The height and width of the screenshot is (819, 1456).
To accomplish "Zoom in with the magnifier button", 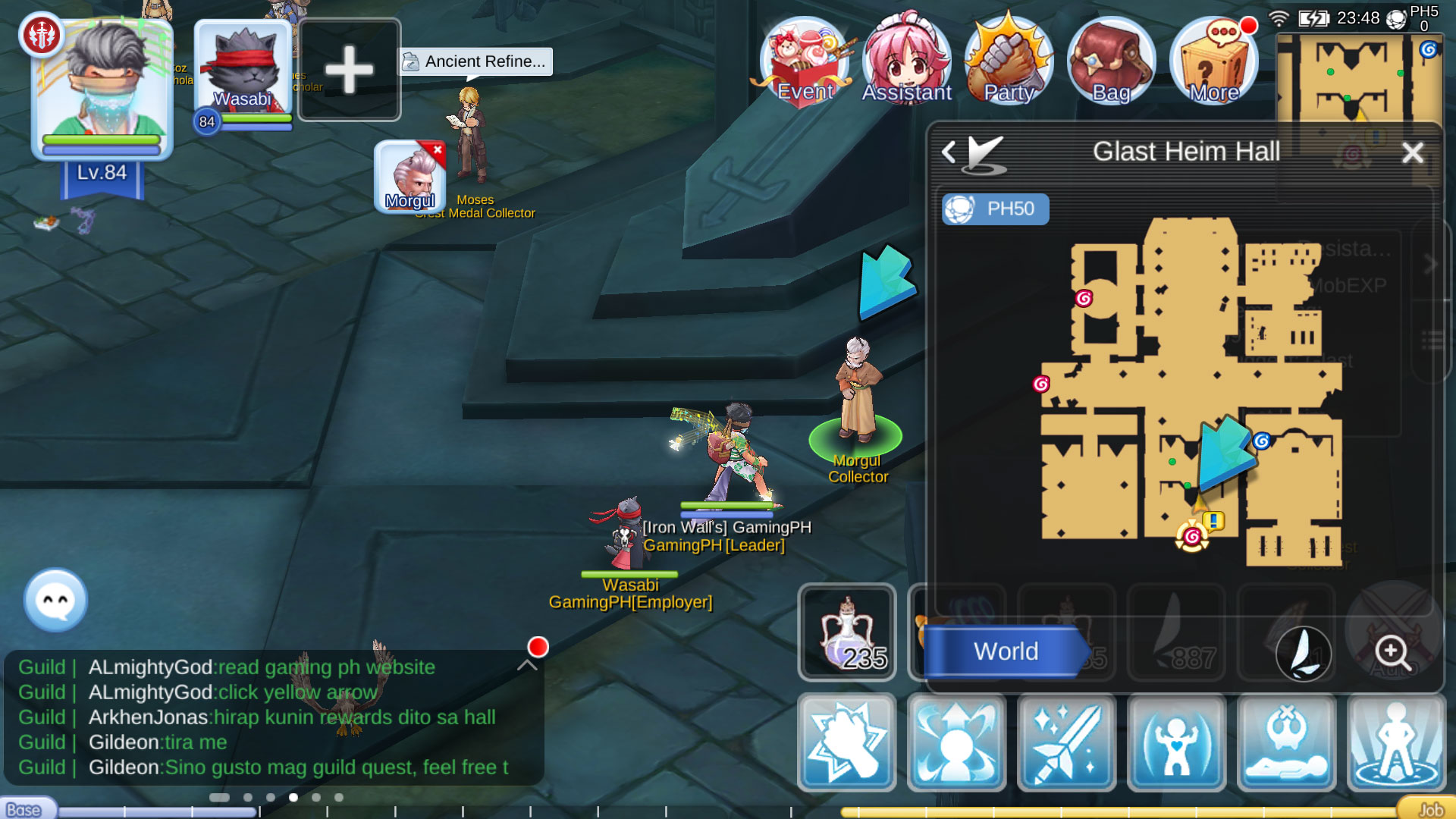I will [1393, 652].
